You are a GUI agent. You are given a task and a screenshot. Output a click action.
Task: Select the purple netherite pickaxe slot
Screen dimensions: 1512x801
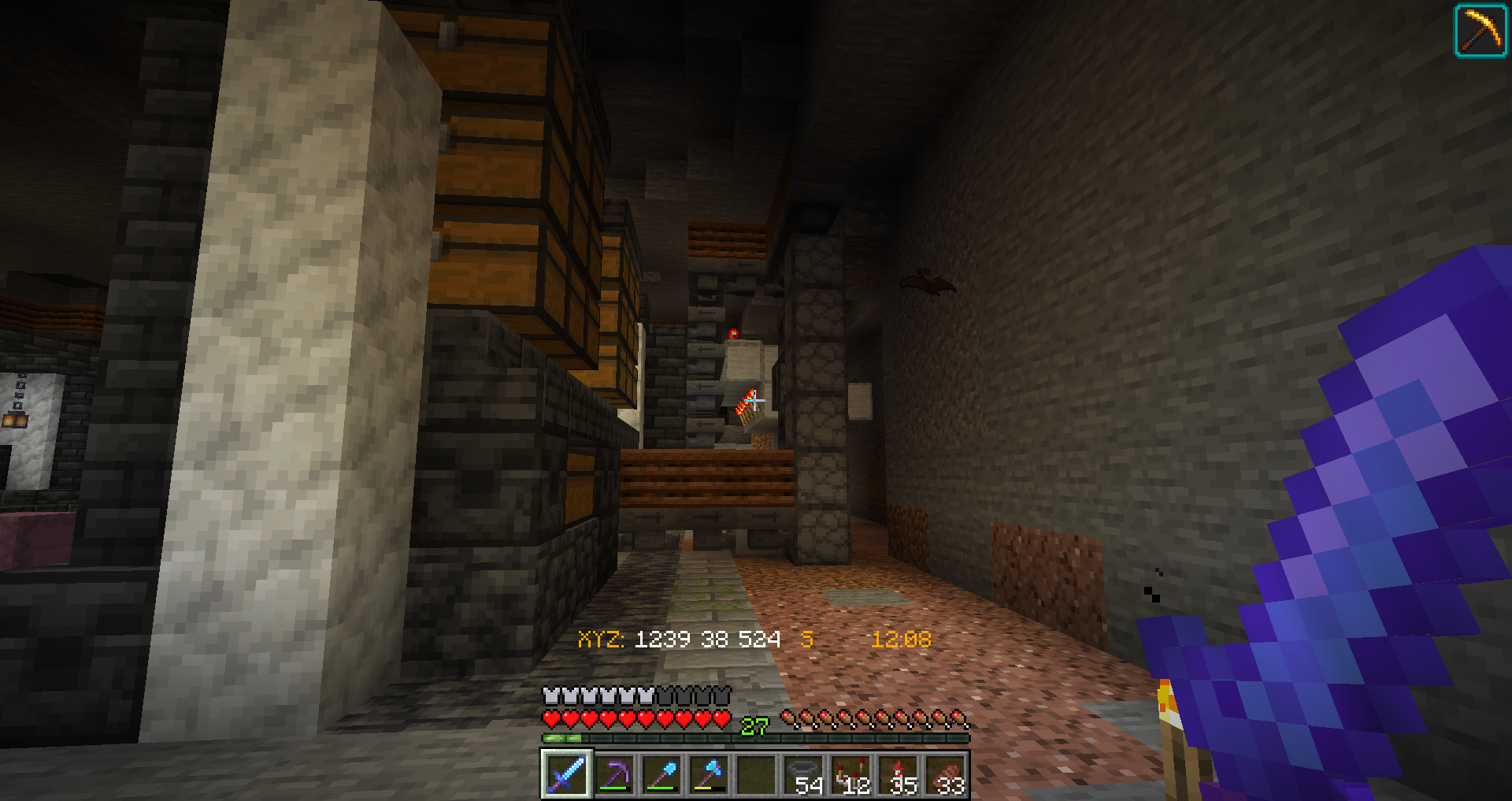click(614, 774)
